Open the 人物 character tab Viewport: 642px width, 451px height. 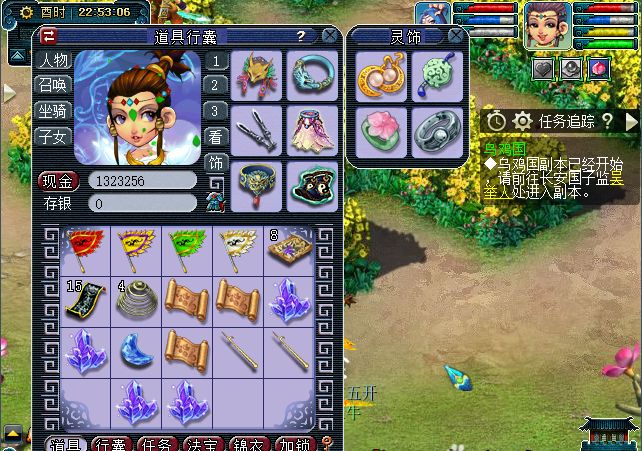(x=53, y=60)
